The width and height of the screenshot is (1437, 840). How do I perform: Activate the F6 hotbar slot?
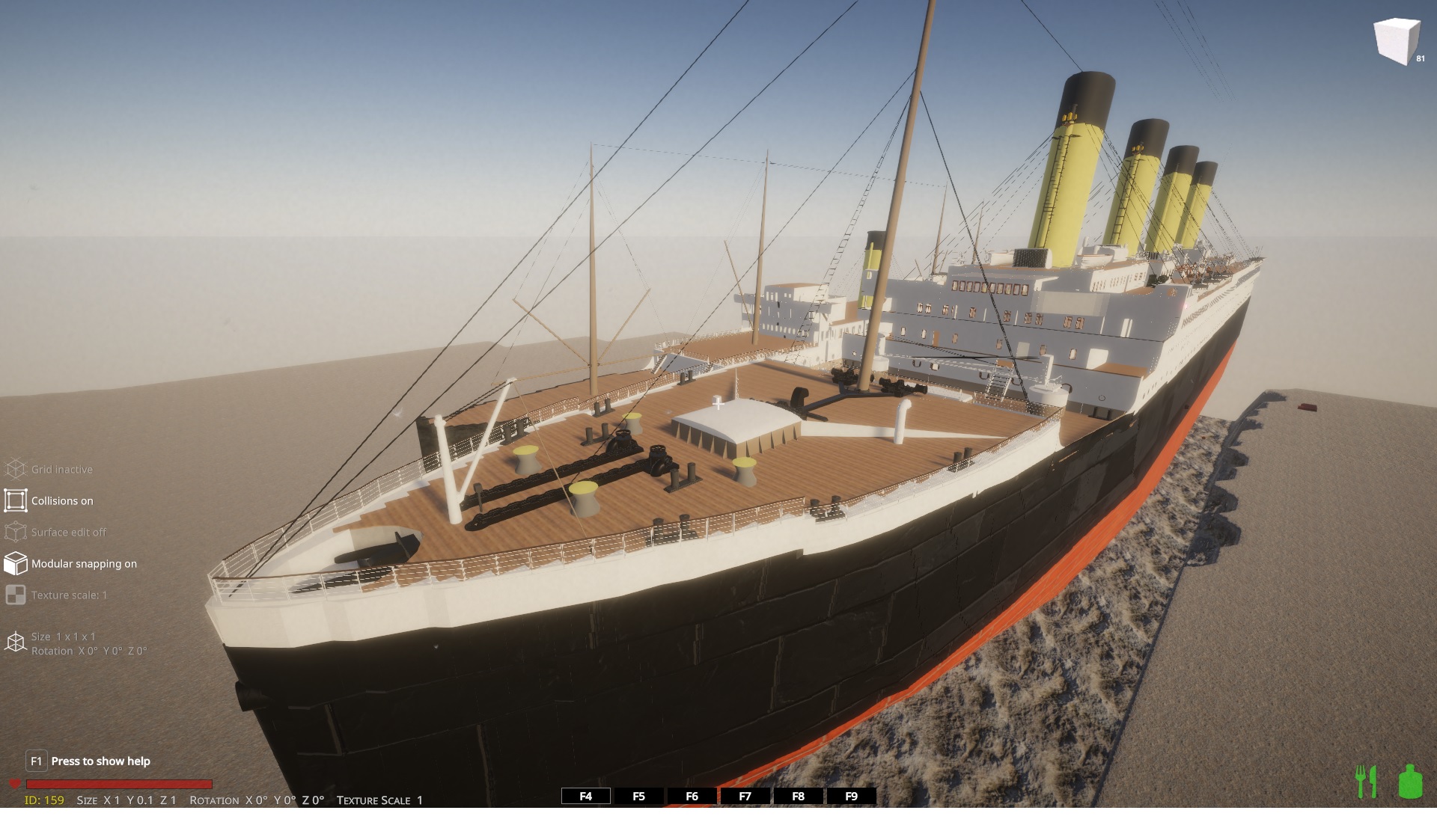pos(692,796)
